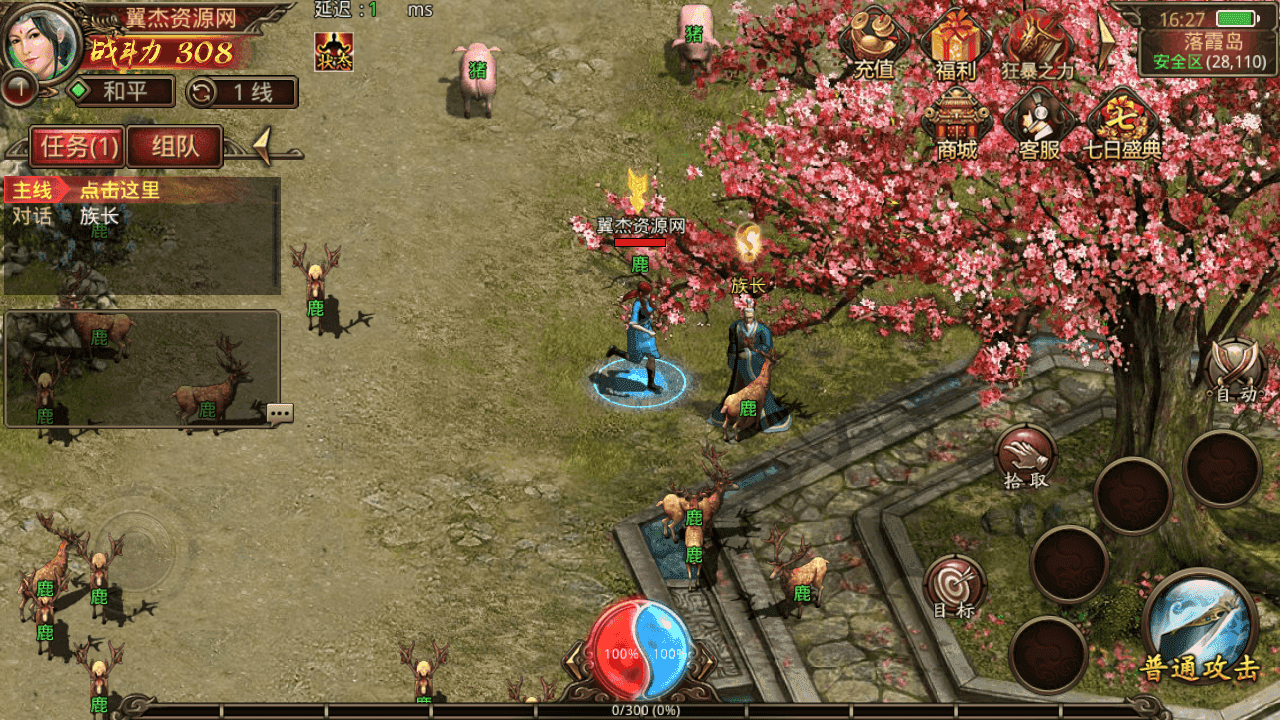Switch to the 任务(1) quest tab
The width and height of the screenshot is (1280, 720).
(77, 147)
